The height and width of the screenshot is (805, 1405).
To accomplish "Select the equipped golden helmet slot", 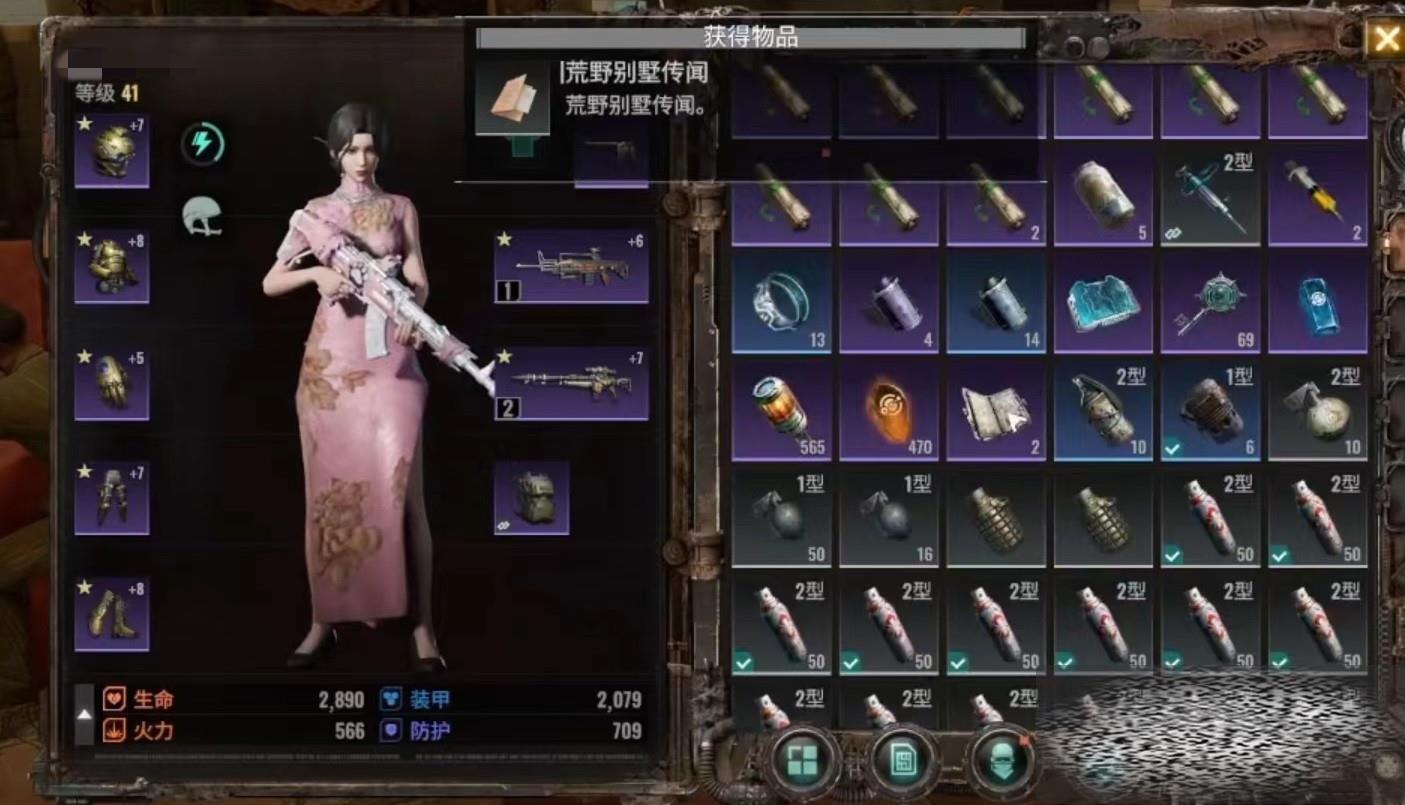I will click(x=112, y=151).
